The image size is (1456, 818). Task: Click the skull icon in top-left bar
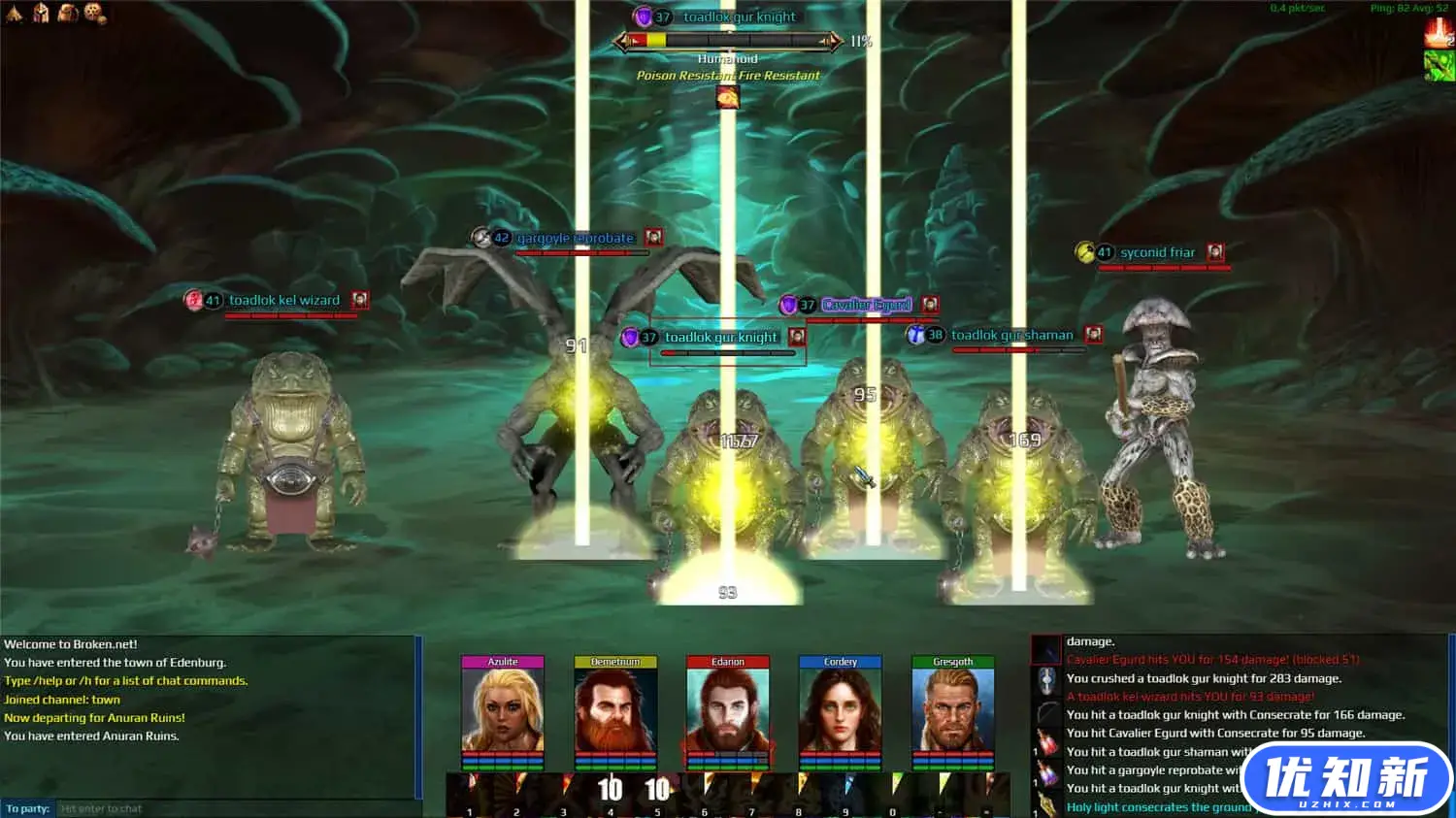pos(94,13)
